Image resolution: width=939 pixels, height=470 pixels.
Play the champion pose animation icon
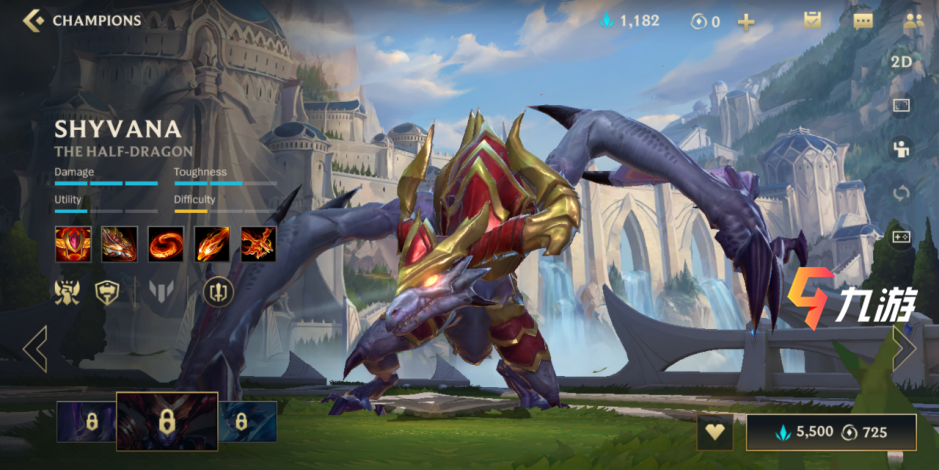901,149
